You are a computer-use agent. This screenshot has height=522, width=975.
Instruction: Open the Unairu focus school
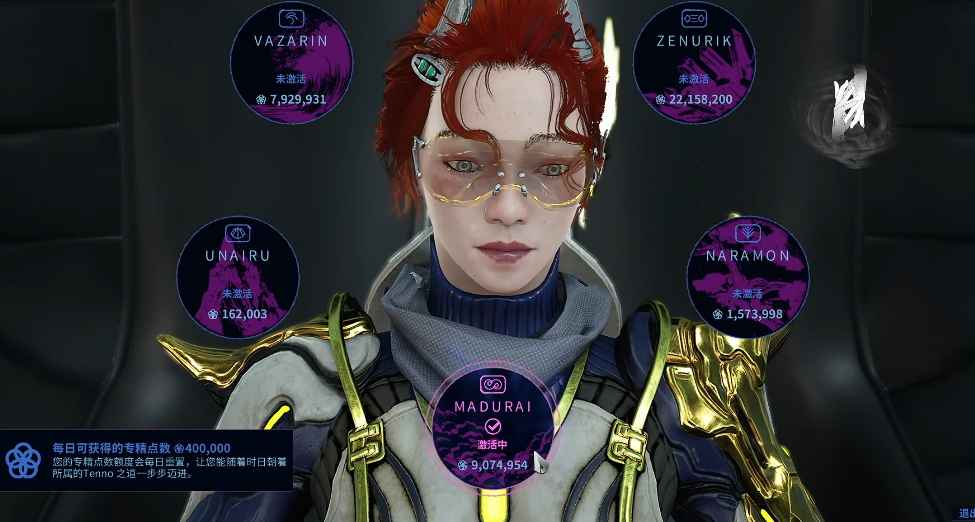(x=238, y=274)
